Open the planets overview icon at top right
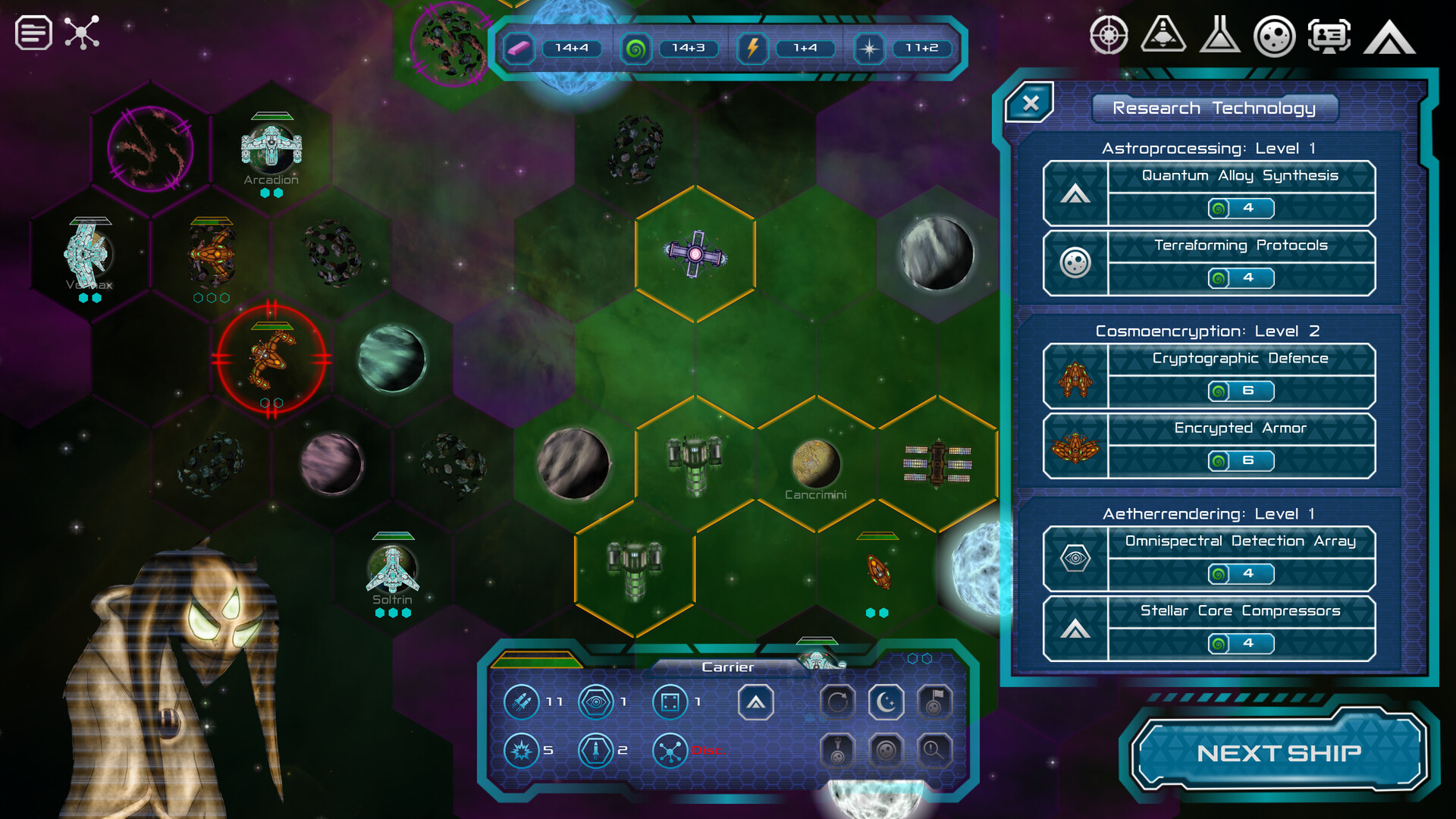 (1276, 36)
